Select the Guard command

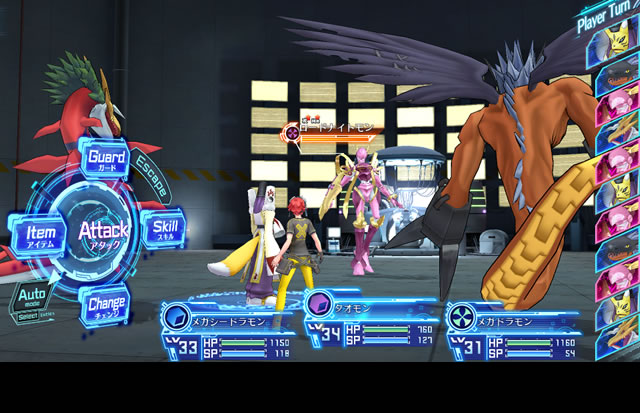(x=106, y=159)
